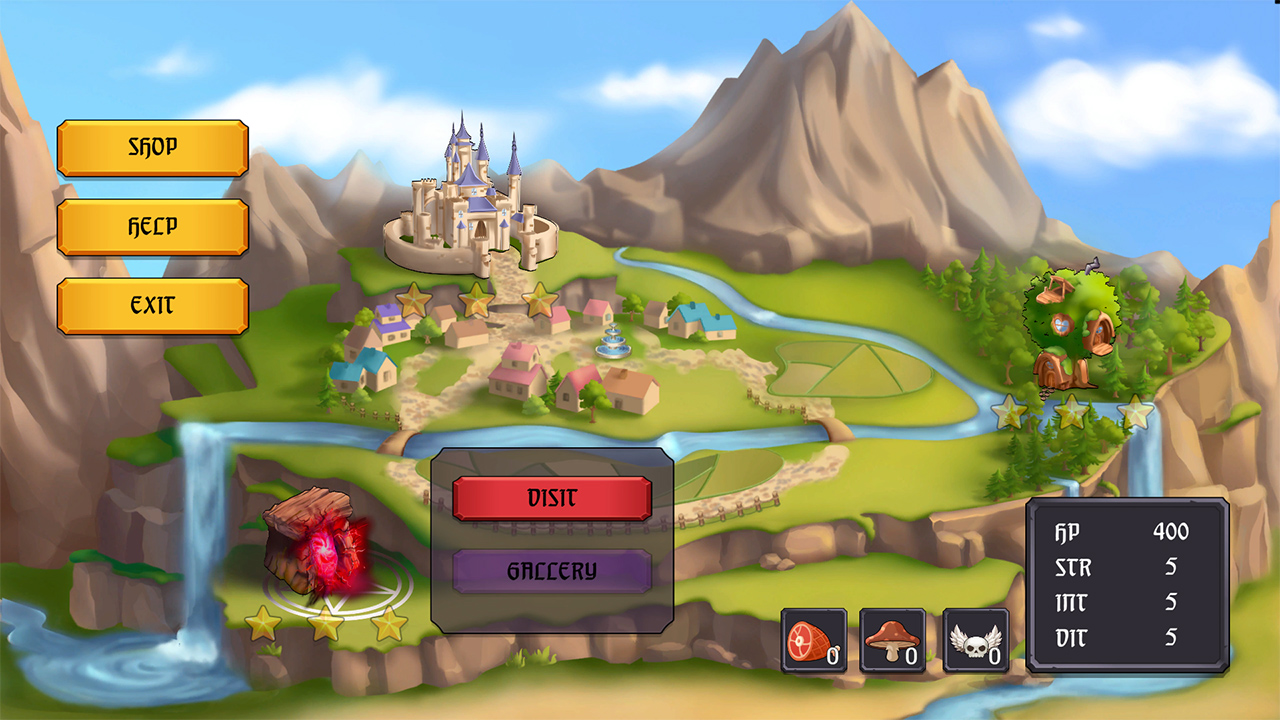Open the GALLERY

click(554, 571)
